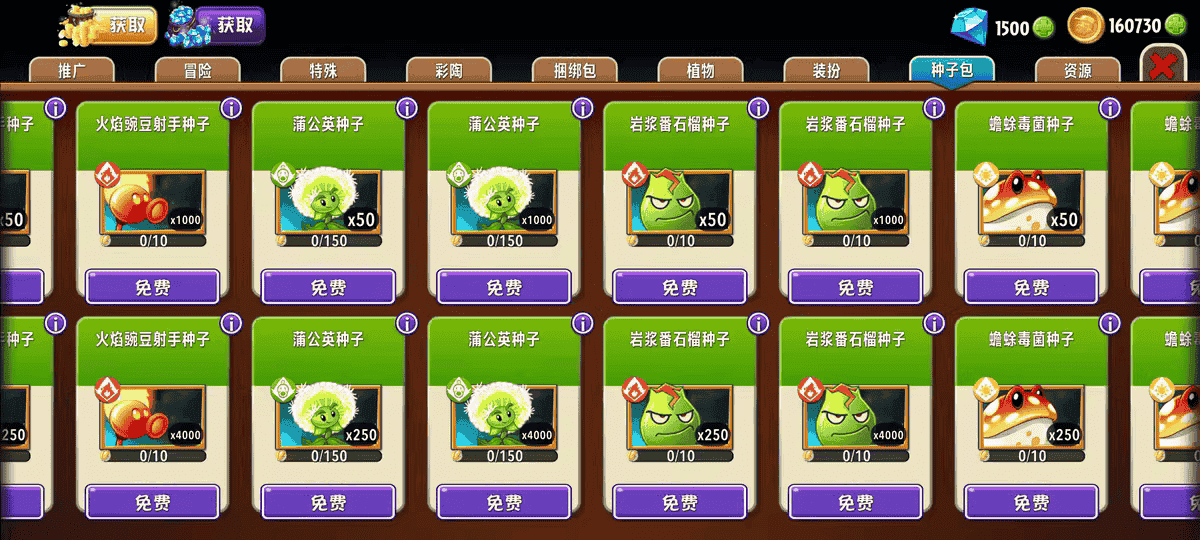Screen dimensions: 1200x540
Task: Select the 特殊 tab
Action: pos(323,71)
